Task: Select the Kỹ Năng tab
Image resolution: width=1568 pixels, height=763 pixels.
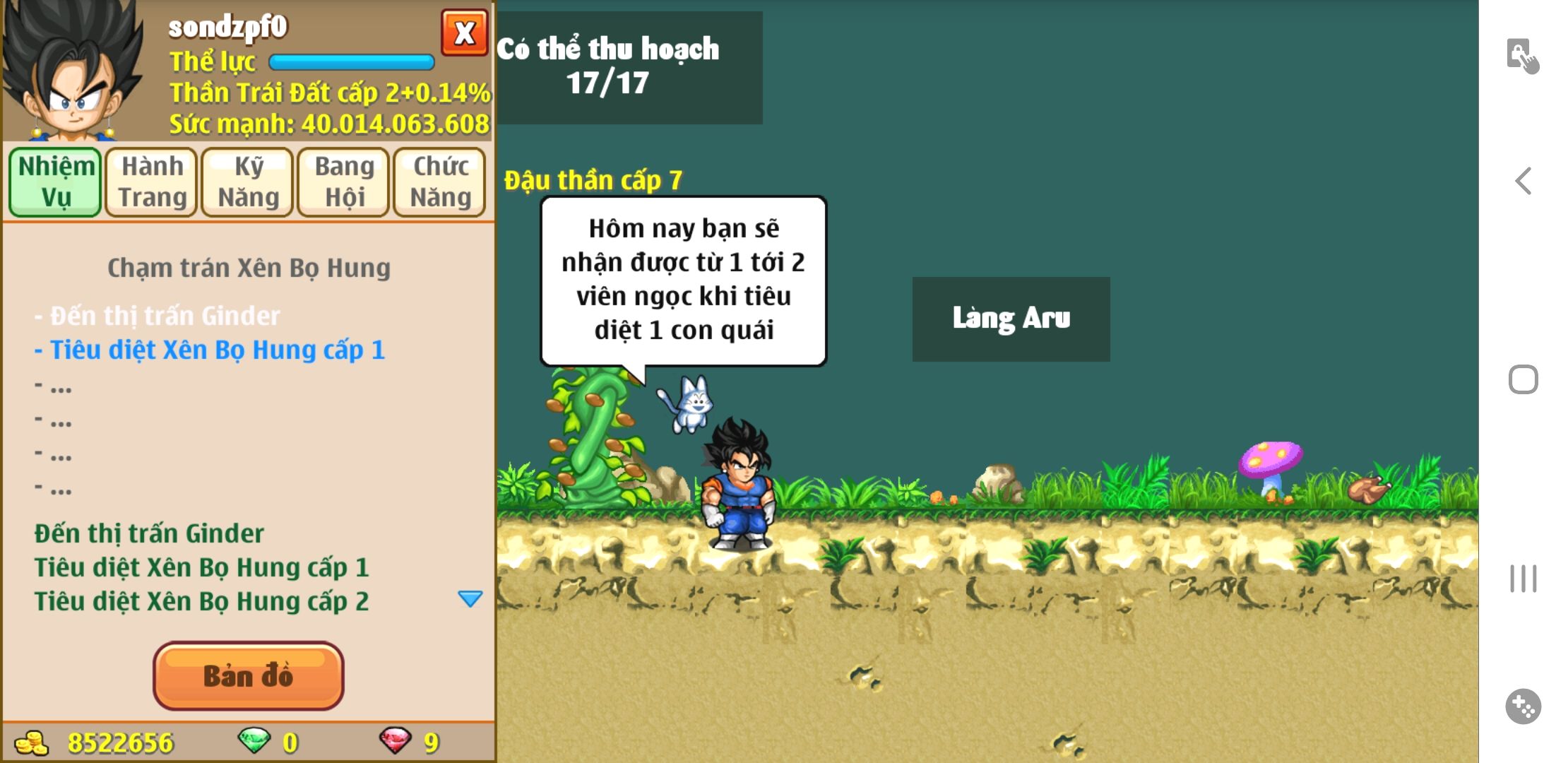Action: pyautogui.click(x=248, y=182)
